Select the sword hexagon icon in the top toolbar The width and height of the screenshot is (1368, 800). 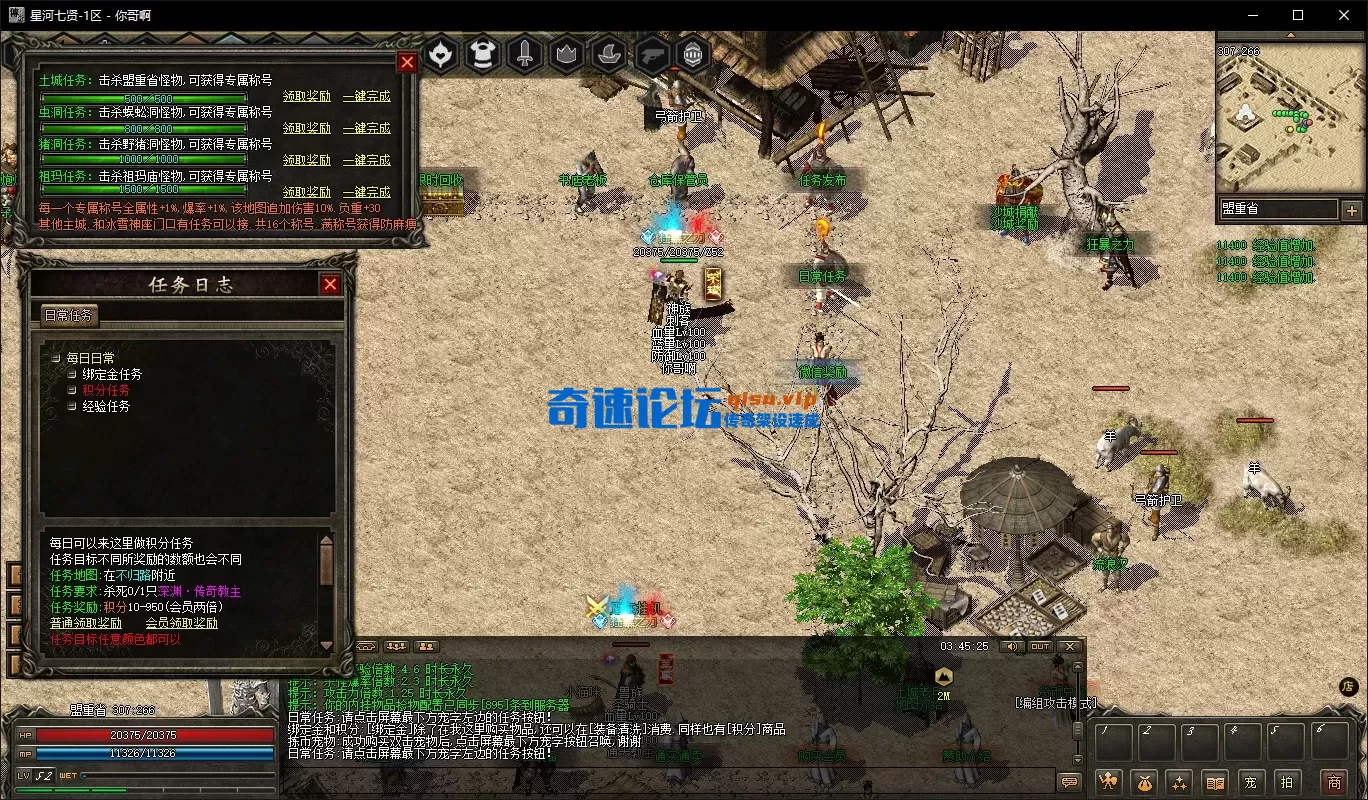(x=524, y=54)
